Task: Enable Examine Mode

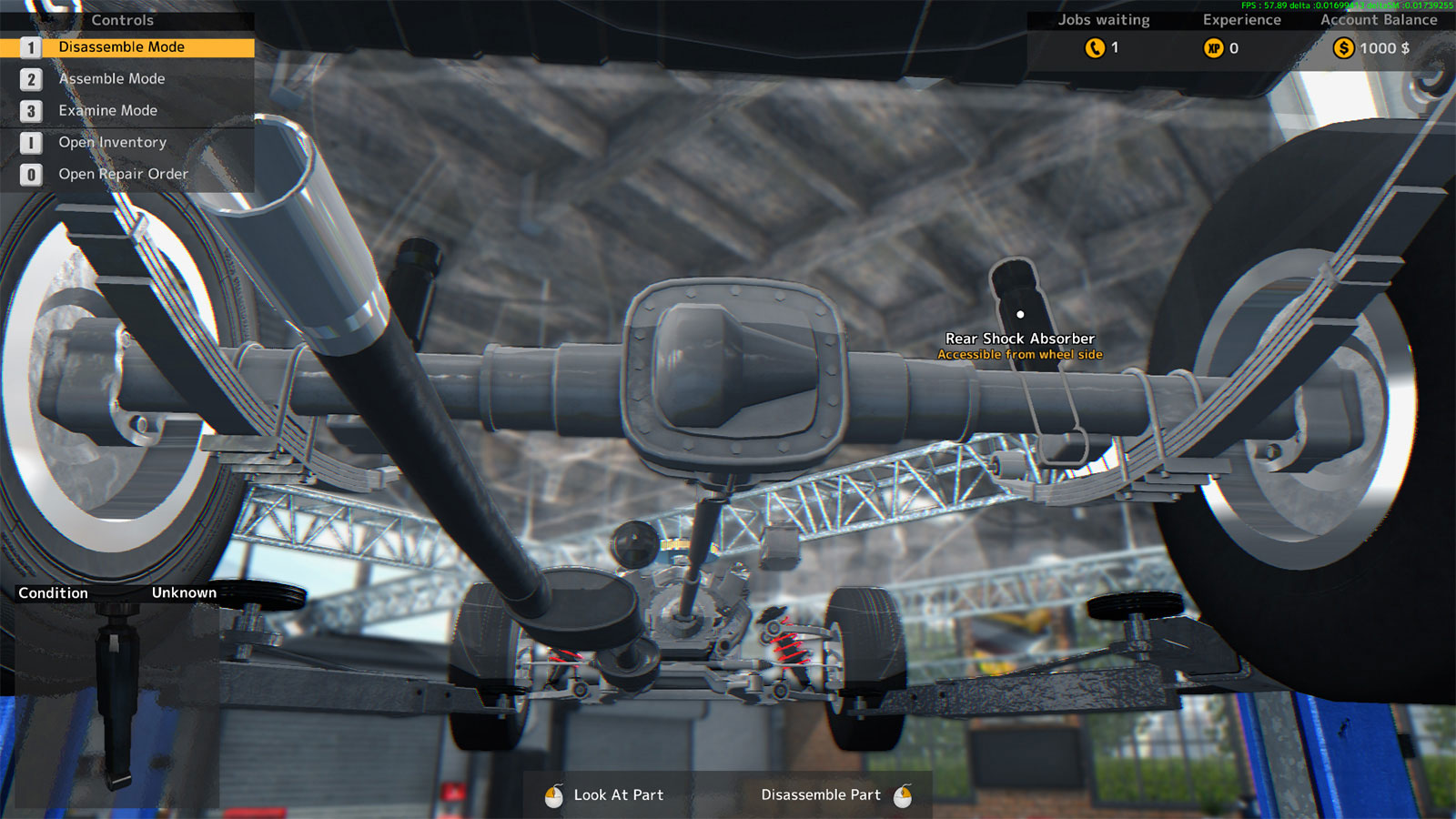Action: (106, 110)
